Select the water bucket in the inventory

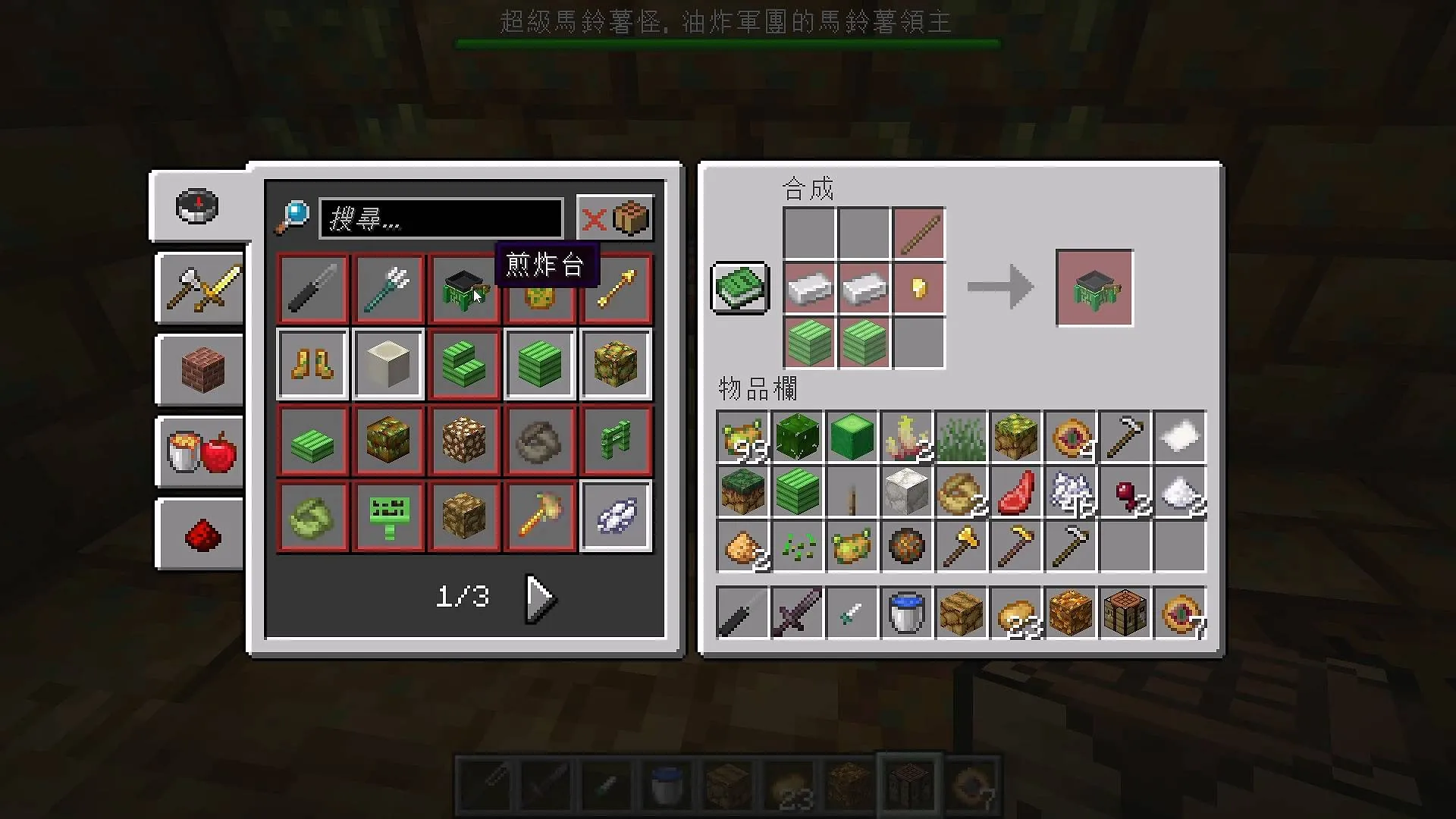(x=906, y=613)
